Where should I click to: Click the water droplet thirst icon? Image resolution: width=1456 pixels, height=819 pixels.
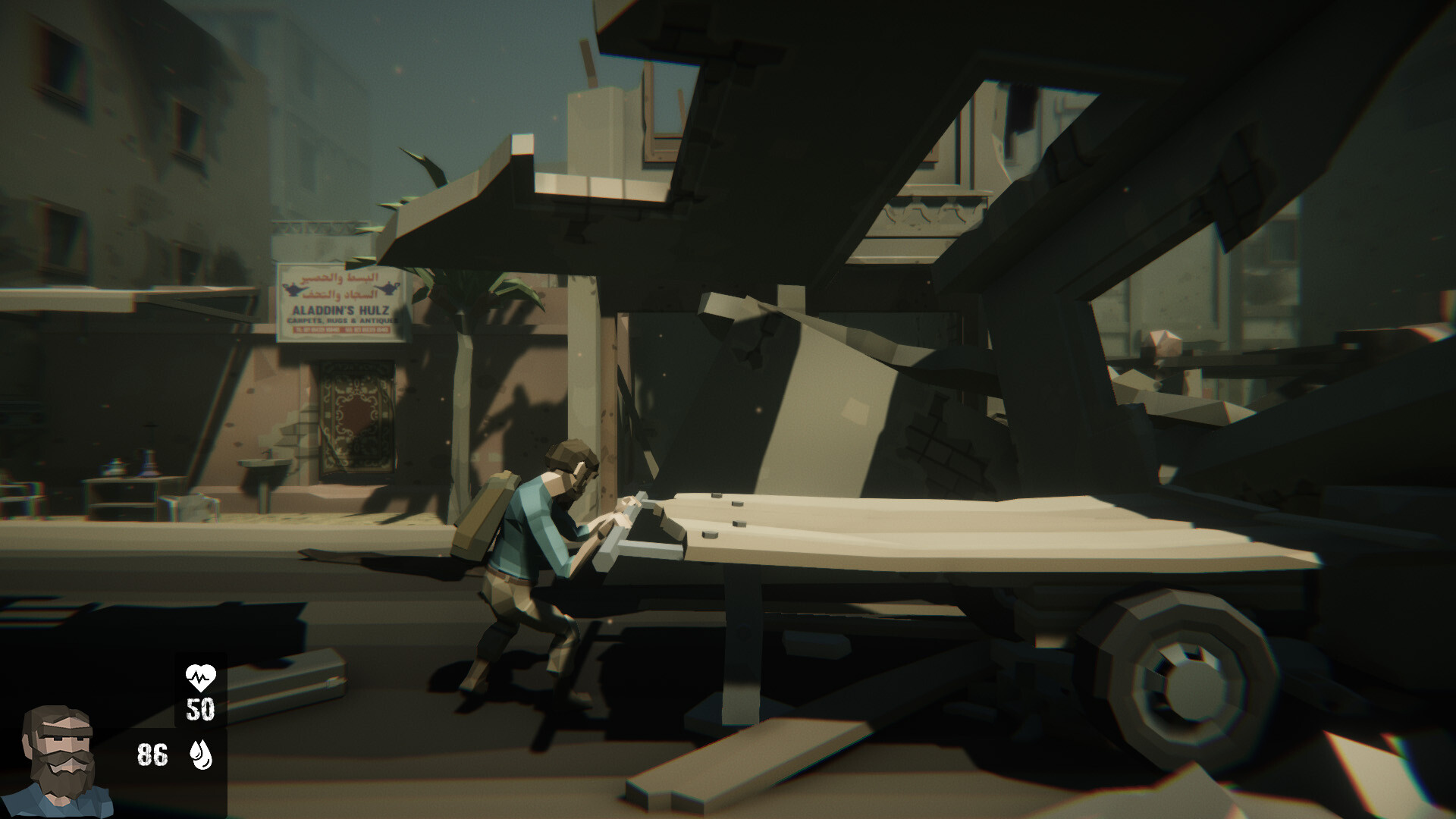199,756
